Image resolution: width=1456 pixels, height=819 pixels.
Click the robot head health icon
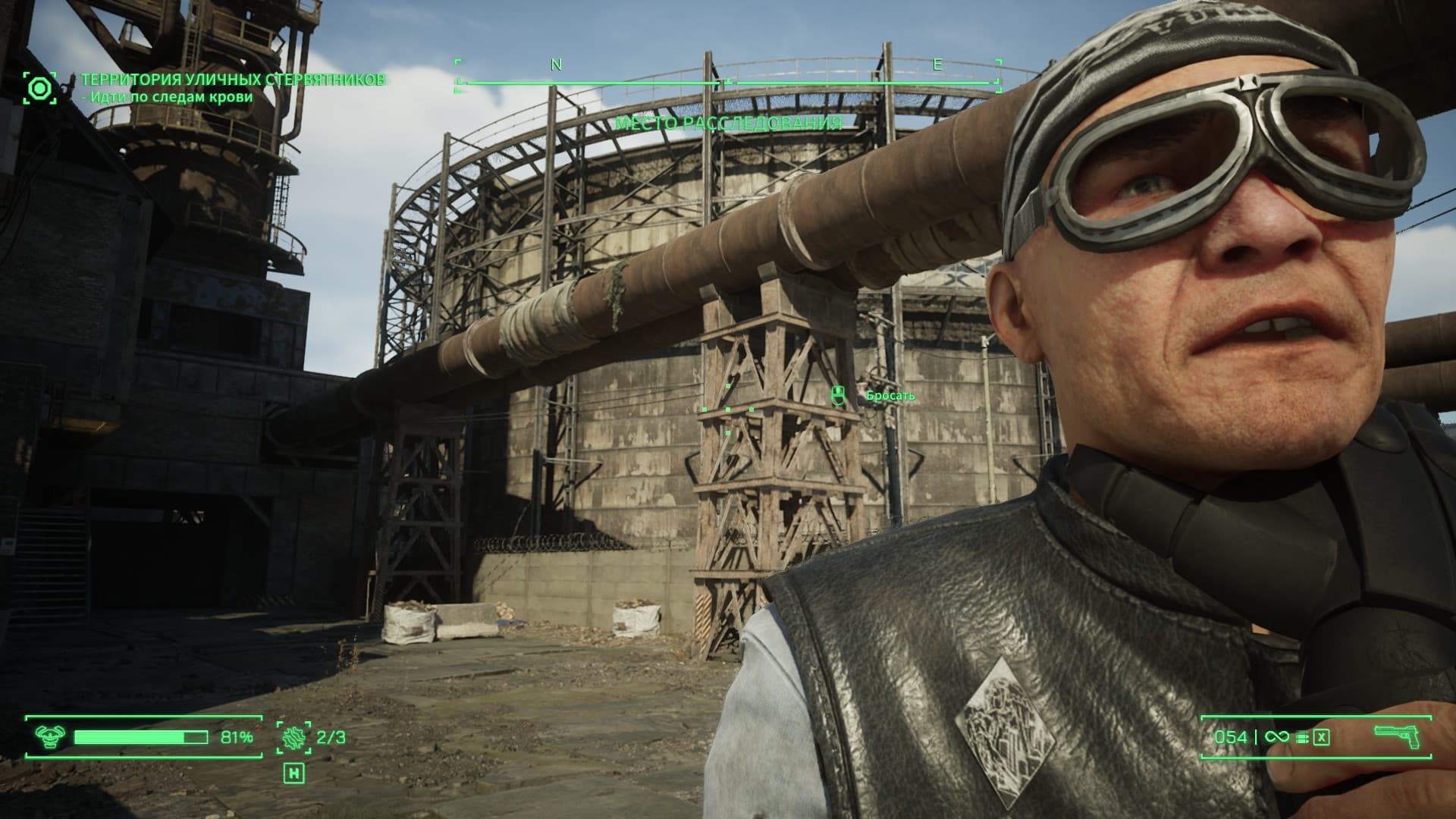point(50,736)
